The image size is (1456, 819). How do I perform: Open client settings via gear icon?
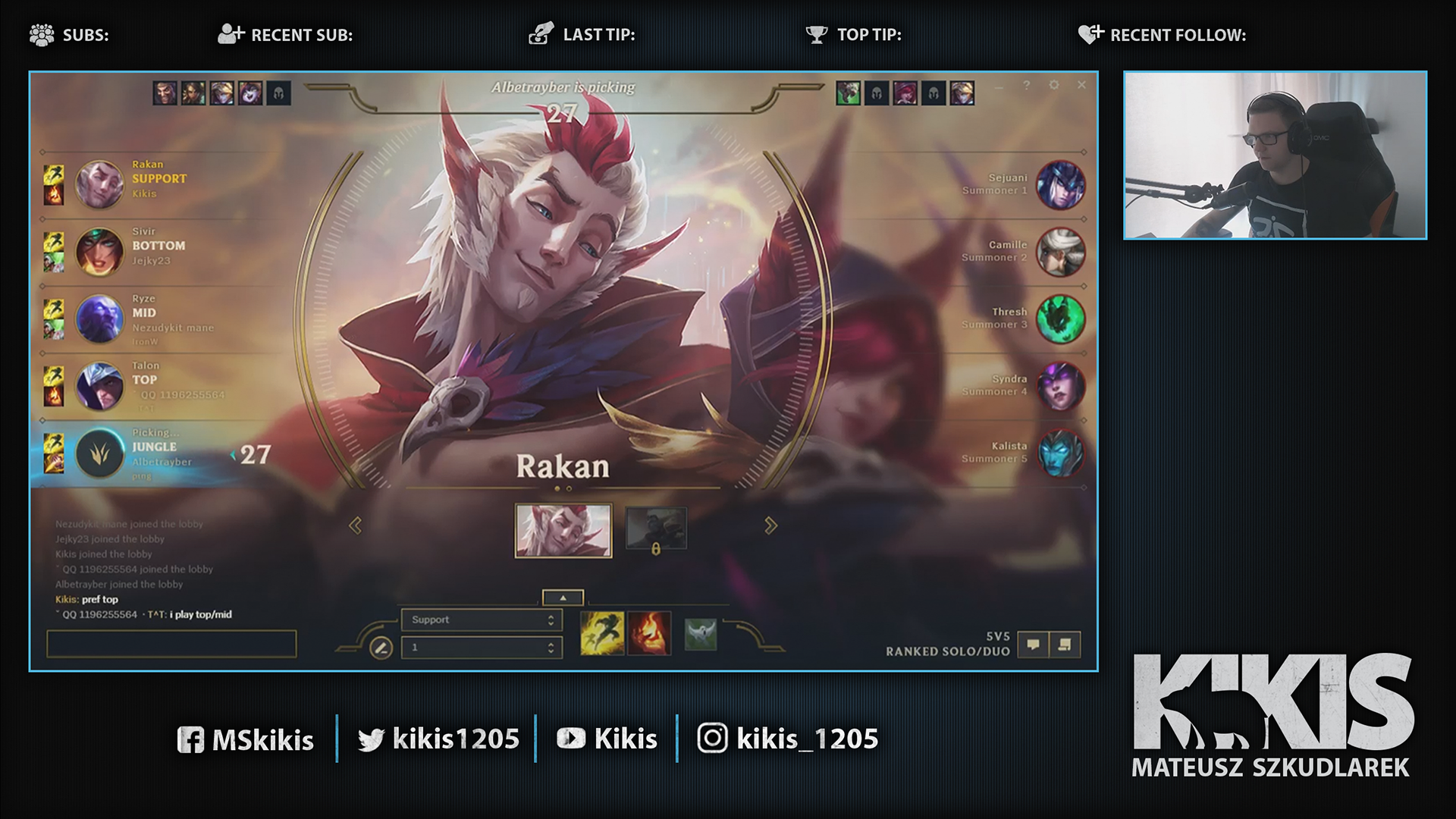tap(1053, 85)
